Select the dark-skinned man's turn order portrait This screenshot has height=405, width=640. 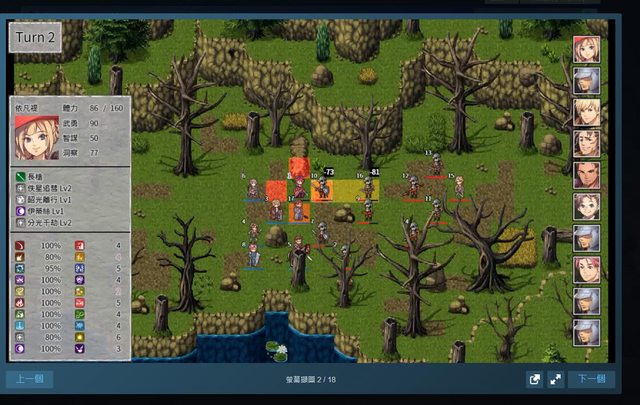tap(586, 175)
